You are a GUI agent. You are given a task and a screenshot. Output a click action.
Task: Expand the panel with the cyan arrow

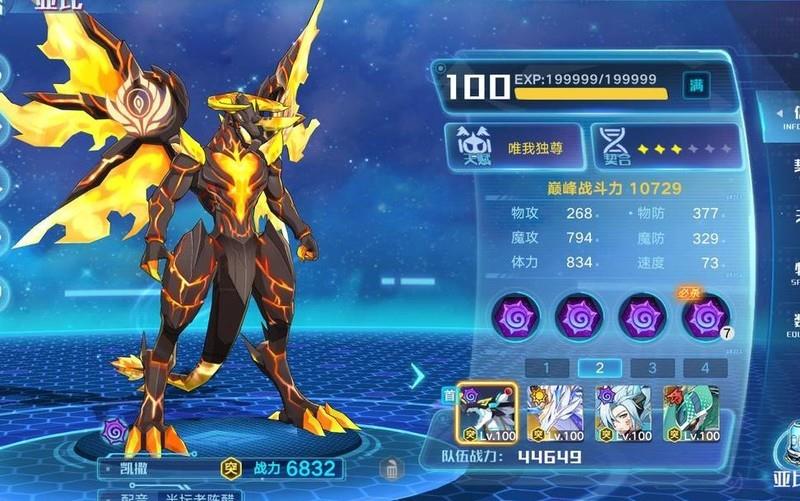click(x=418, y=375)
